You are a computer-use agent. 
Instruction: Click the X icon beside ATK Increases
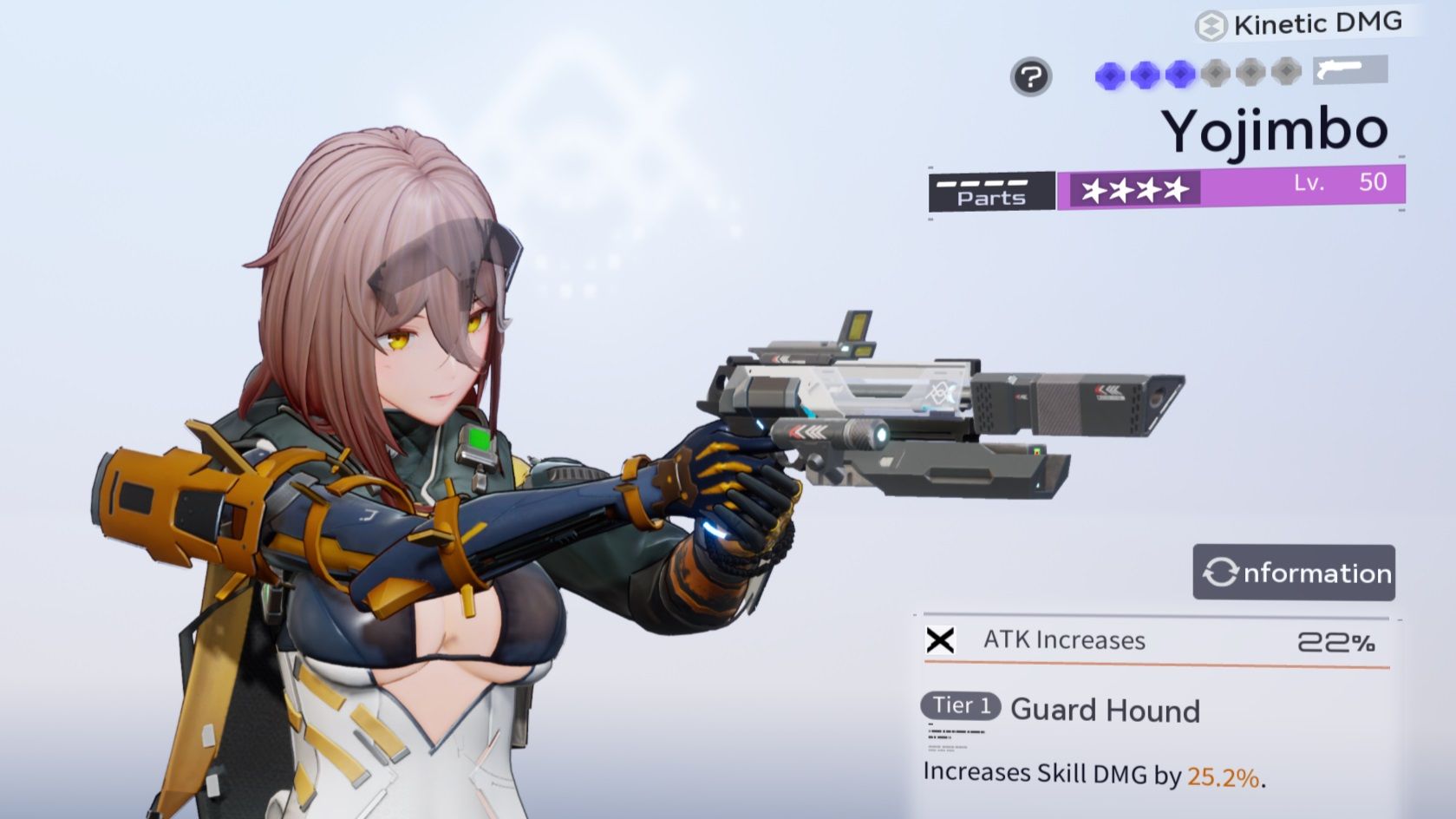[x=942, y=641]
